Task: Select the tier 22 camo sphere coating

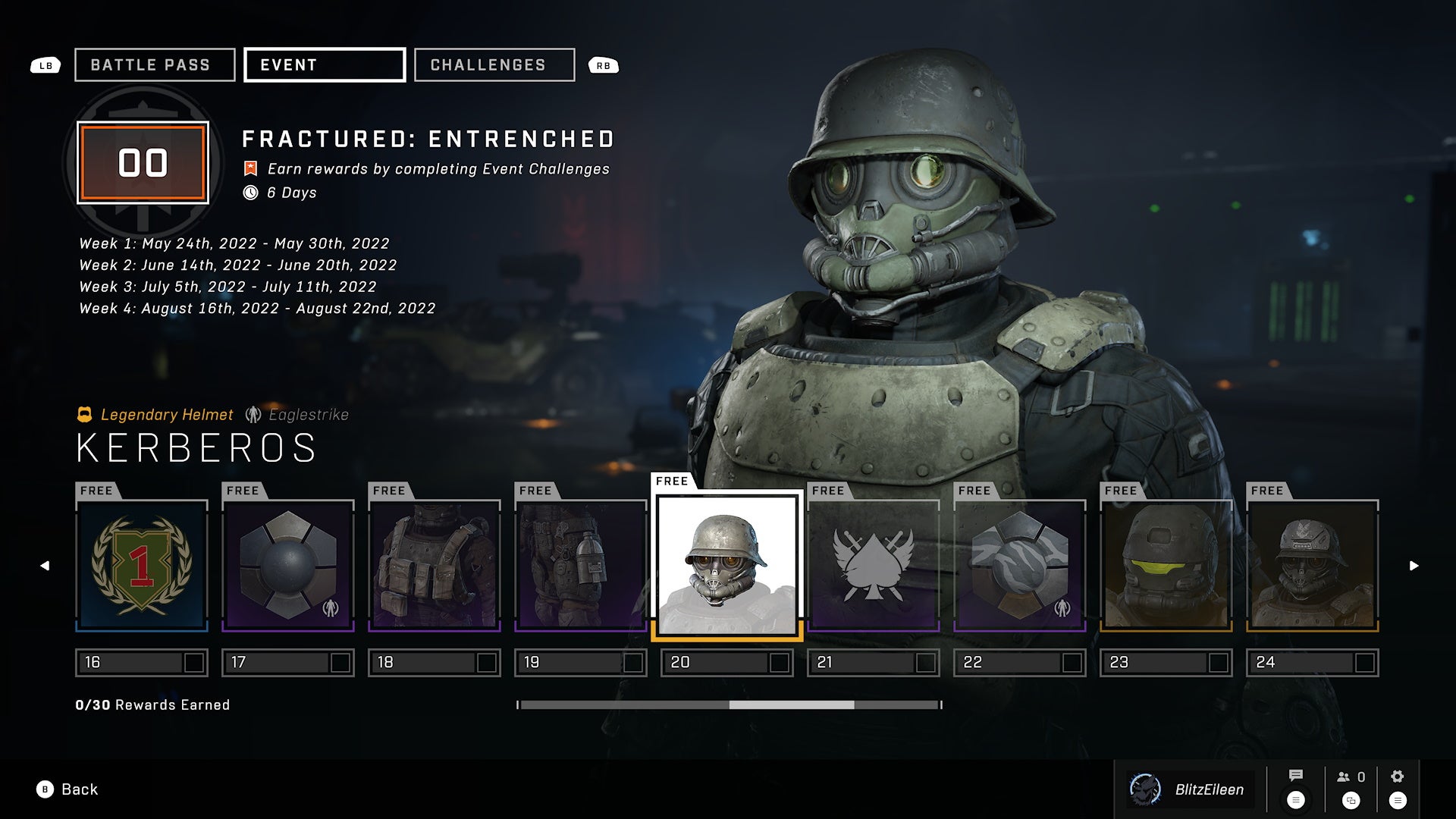Action: (x=1020, y=565)
